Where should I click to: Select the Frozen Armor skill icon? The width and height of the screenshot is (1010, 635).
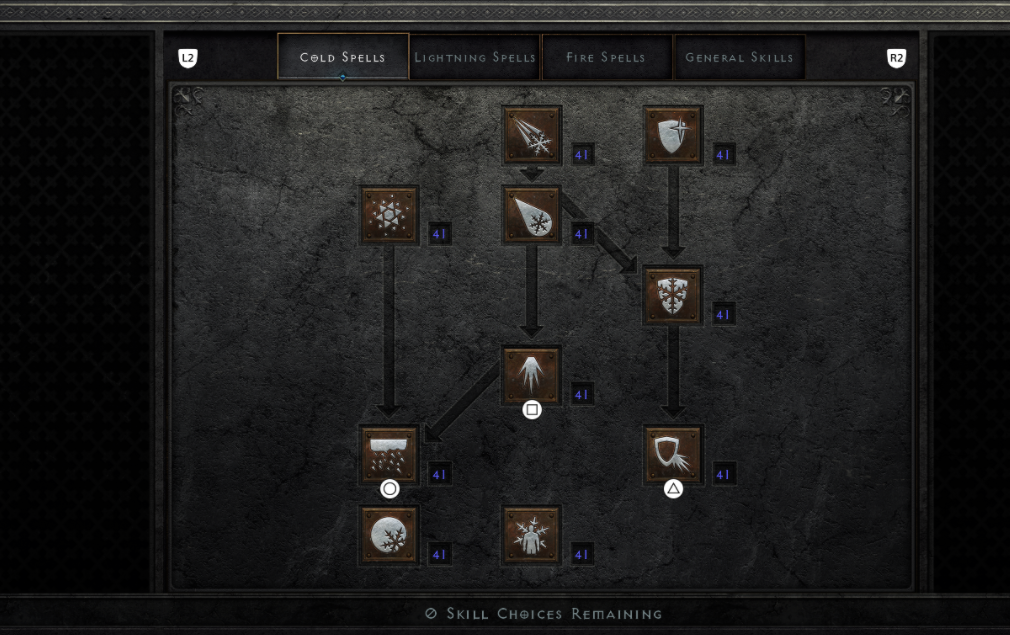[x=673, y=135]
